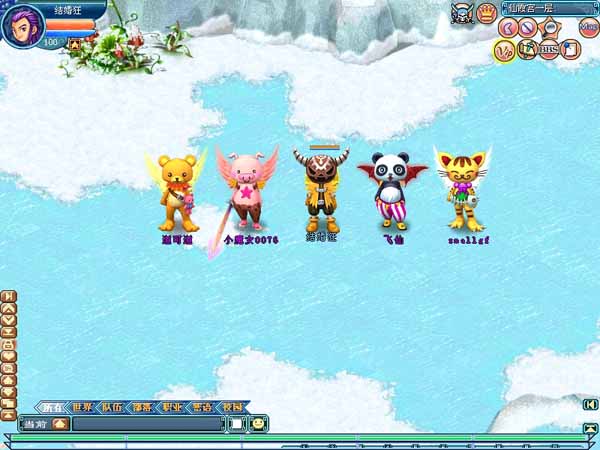Switch to the 校园 chat tab
Image resolution: width=600 pixels, height=450 pixels.
232,407
